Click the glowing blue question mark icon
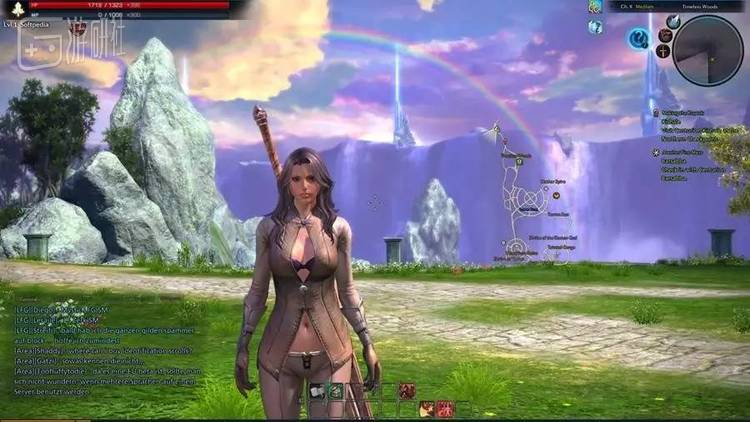This screenshot has height=422, width=750. click(x=638, y=39)
